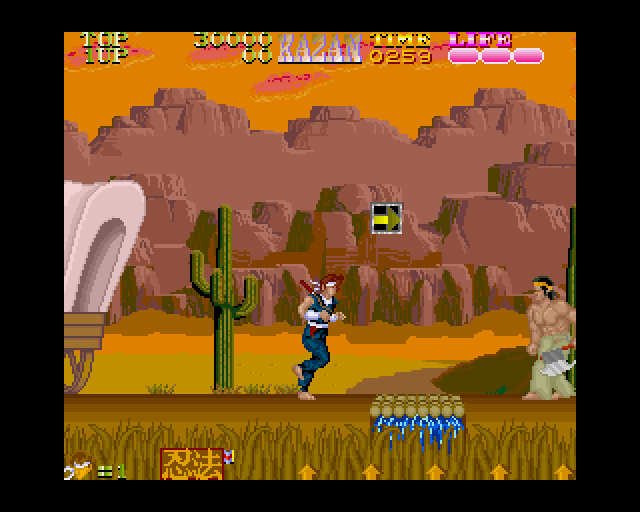This screenshot has height=512, width=640.
Task: Click the yellow go-right arrow indicator
Action: click(386, 218)
